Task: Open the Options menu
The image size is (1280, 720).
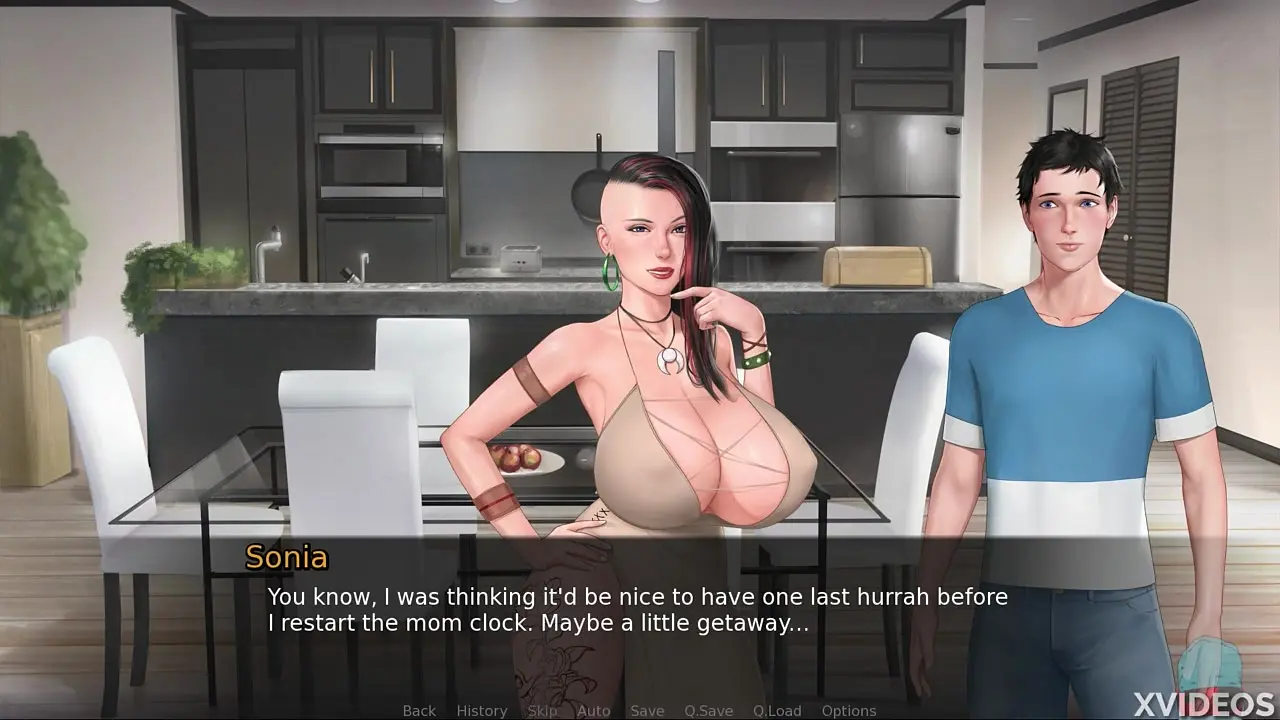Action: click(x=849, y=710)
